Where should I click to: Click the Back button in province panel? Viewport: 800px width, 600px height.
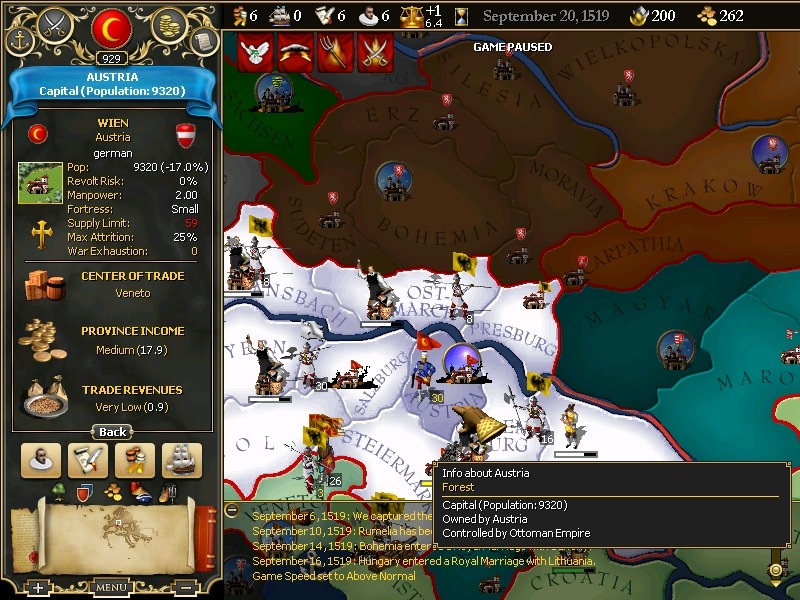click(112, 432)
